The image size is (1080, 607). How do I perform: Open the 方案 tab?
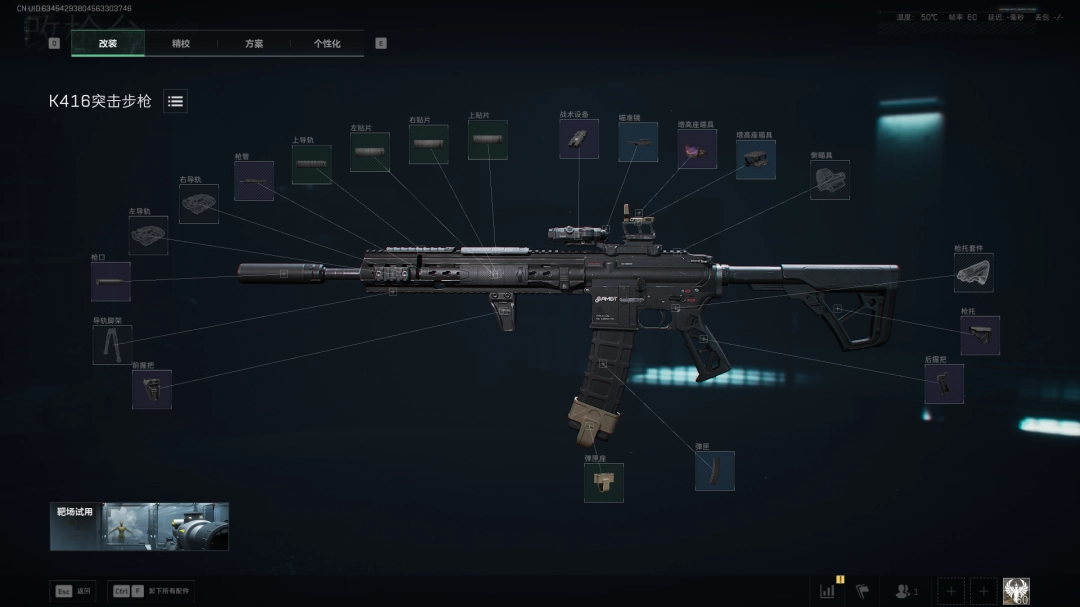click(x=254, y=44)
